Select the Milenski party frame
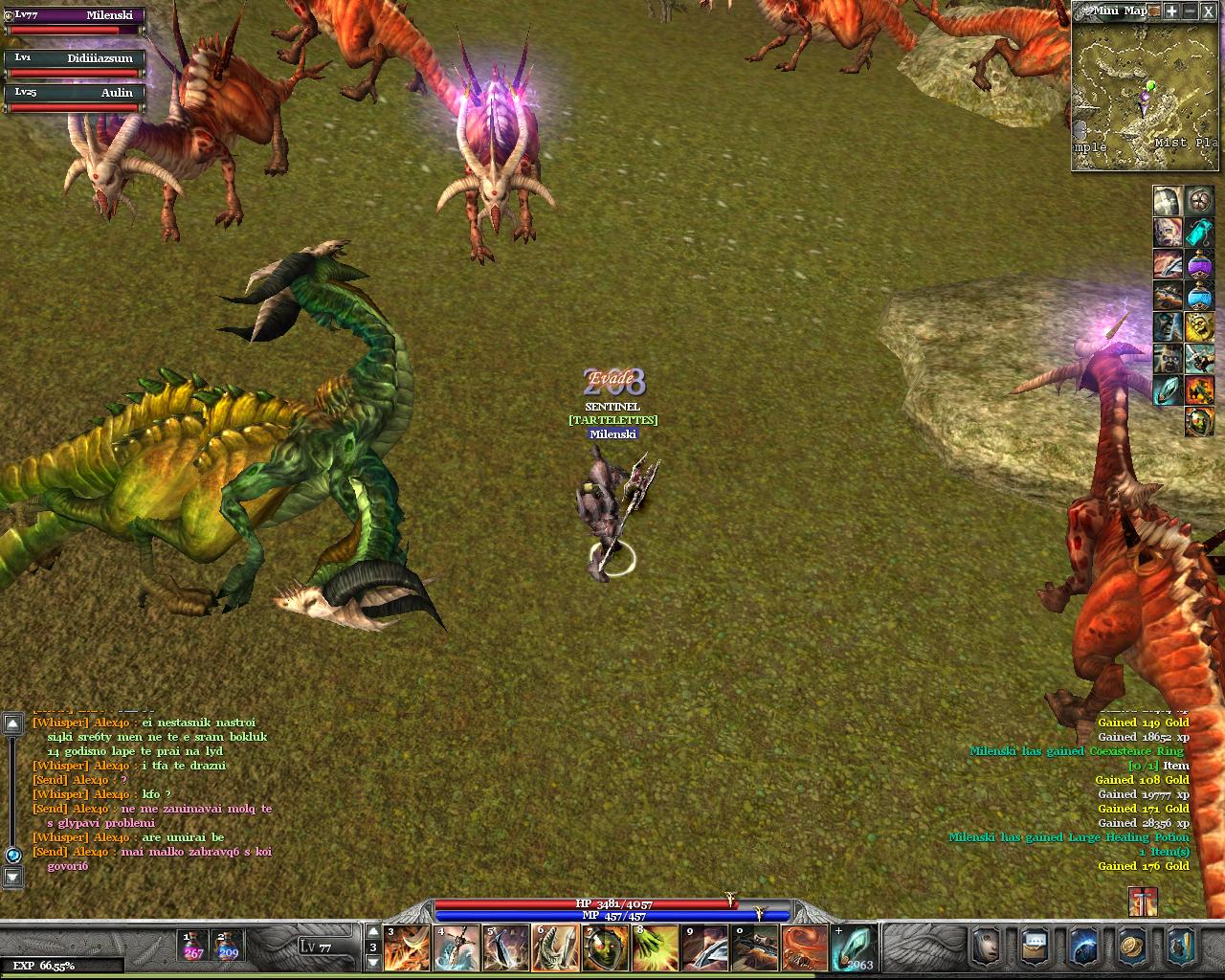The height and width of the screenshot is (980, 1225). 76,22
